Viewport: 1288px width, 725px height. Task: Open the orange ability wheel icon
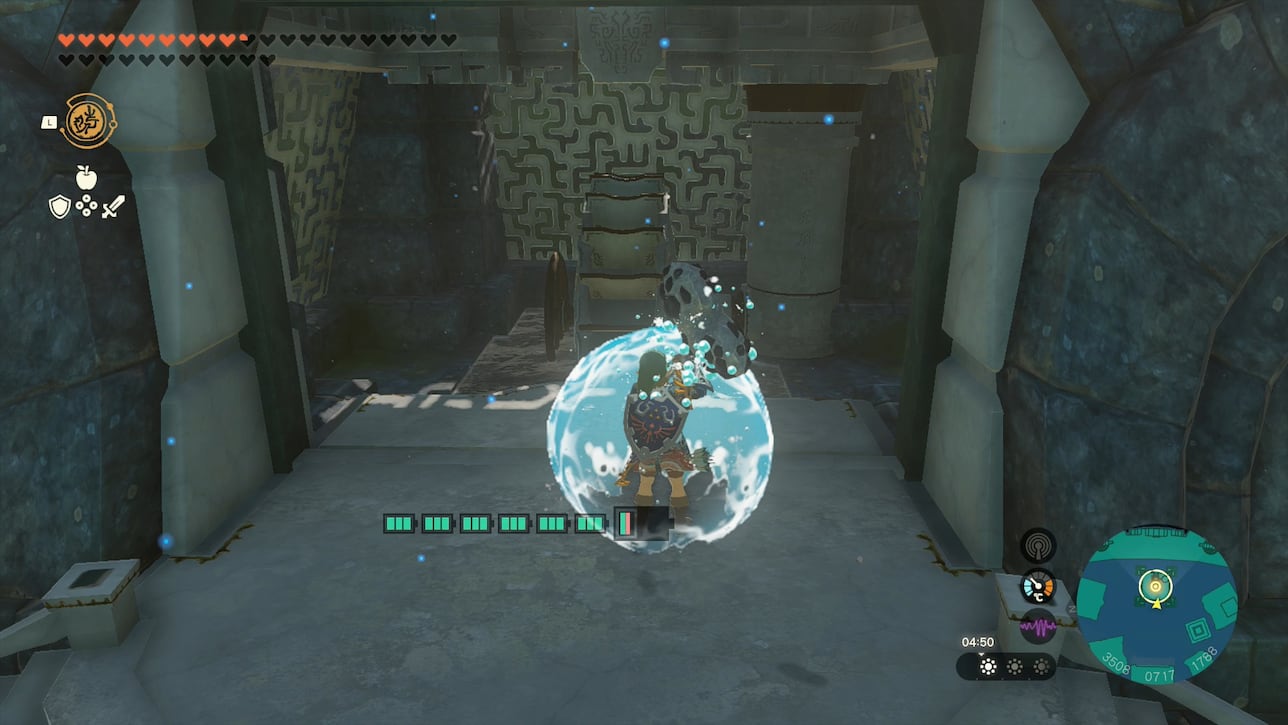tap(89, 121)
